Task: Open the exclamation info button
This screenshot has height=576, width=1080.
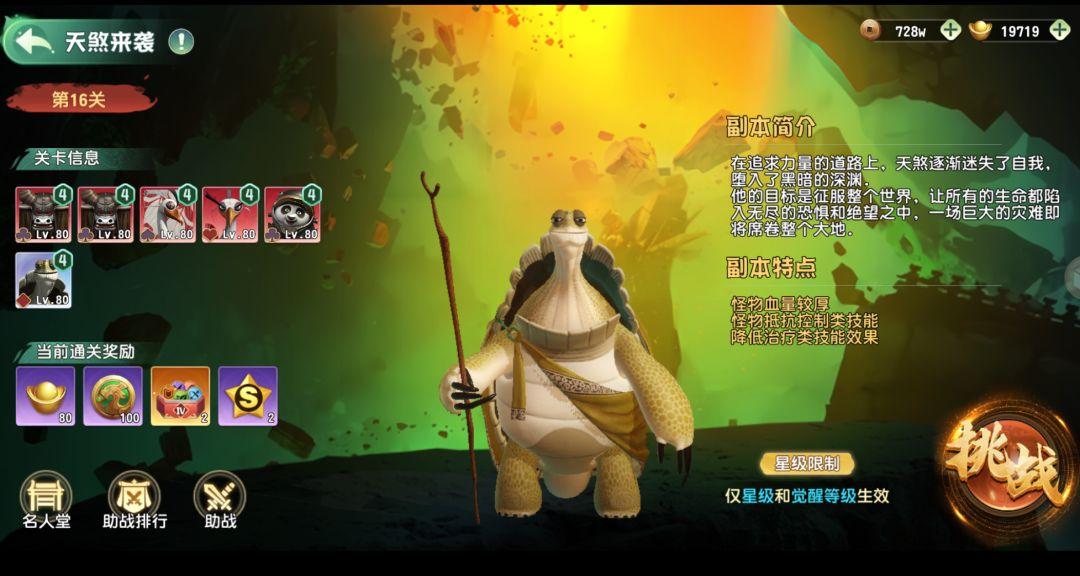Action: 181,41
